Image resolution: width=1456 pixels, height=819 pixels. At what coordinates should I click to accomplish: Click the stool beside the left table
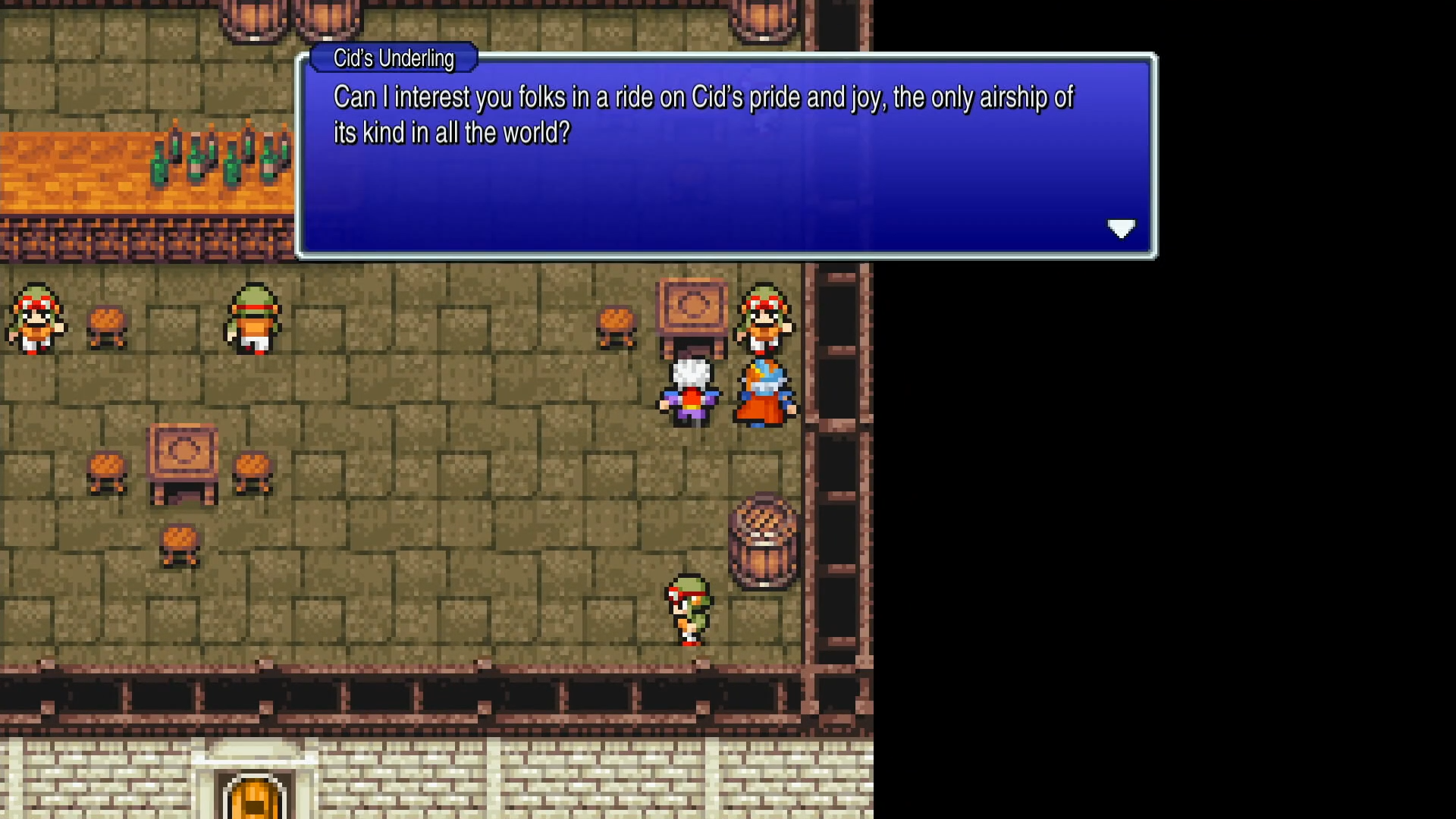point(107,470)
